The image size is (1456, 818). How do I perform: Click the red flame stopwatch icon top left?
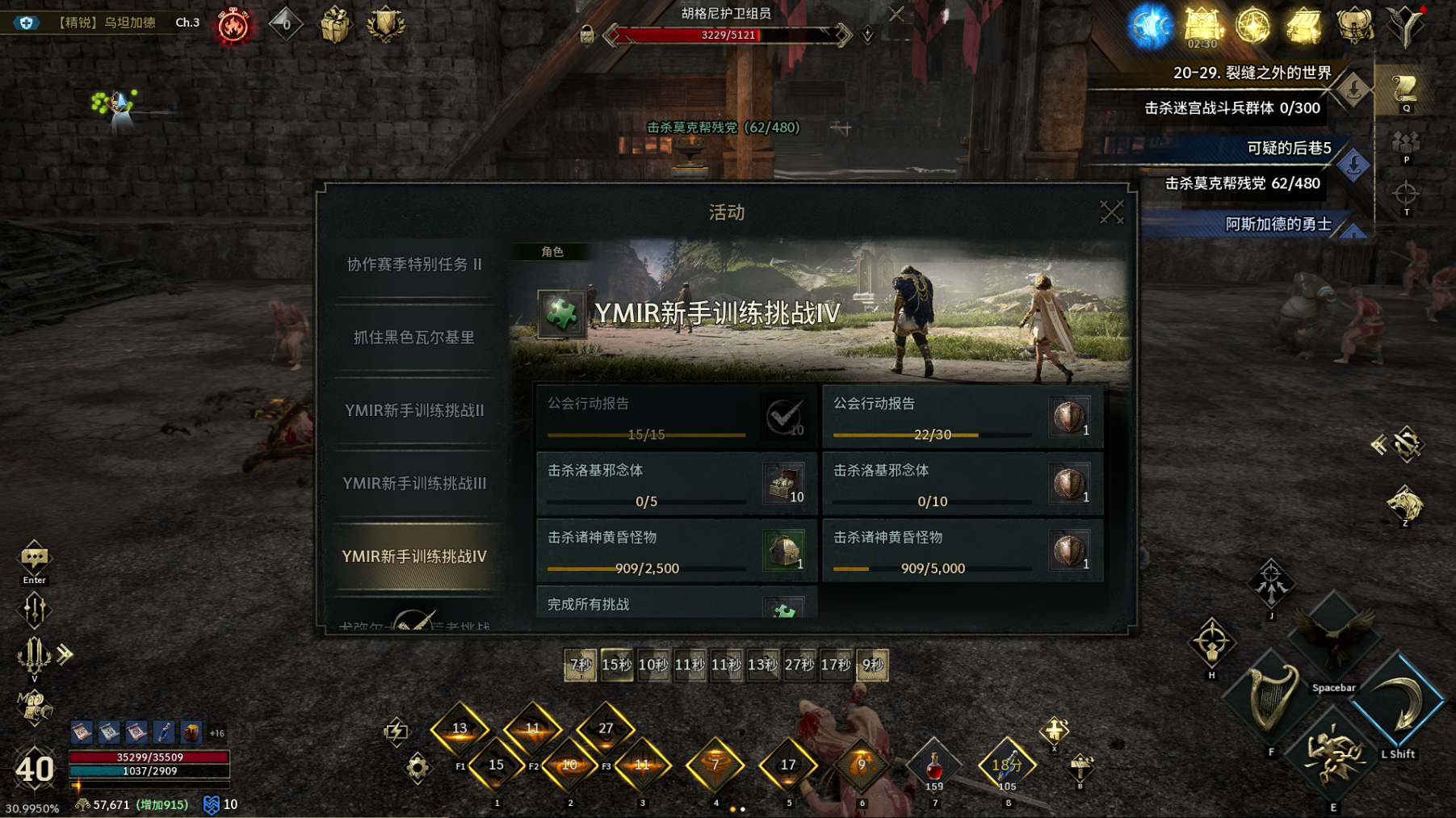coord(233,24)
